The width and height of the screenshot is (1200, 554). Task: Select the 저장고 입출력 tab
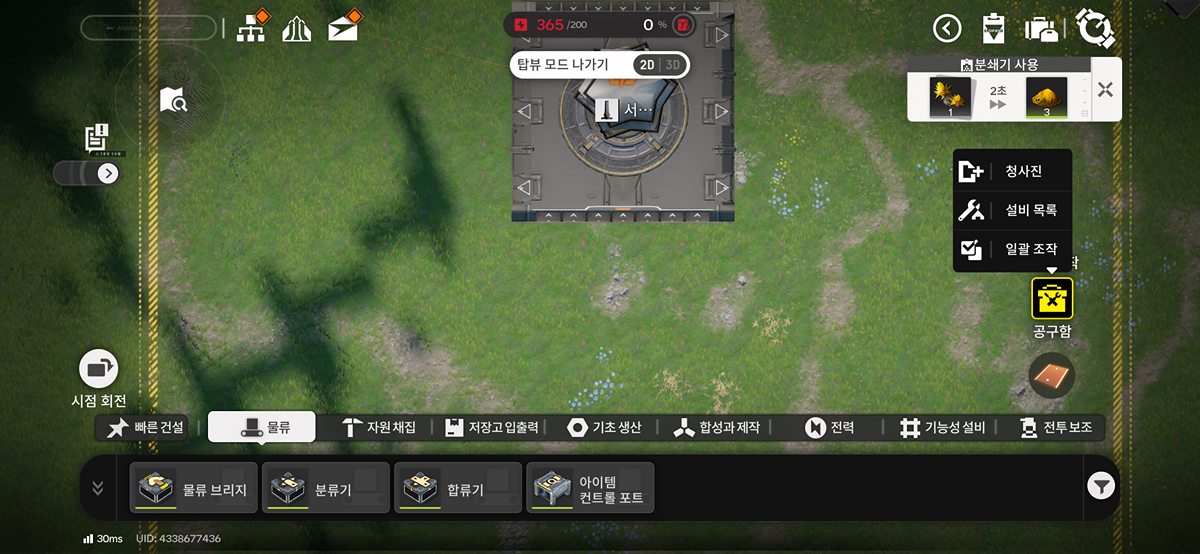492,427
